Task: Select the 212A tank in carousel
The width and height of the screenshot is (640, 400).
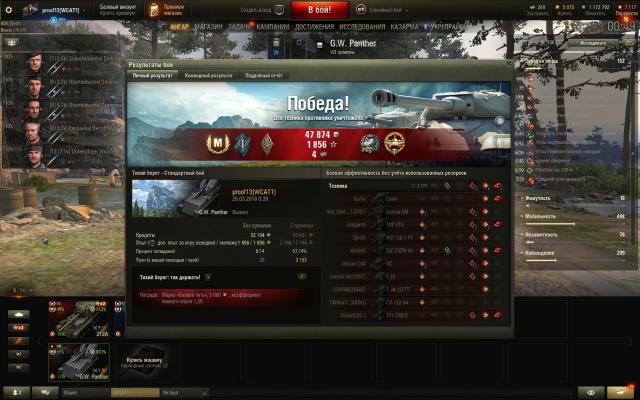Action: click(x=81, y=318)
